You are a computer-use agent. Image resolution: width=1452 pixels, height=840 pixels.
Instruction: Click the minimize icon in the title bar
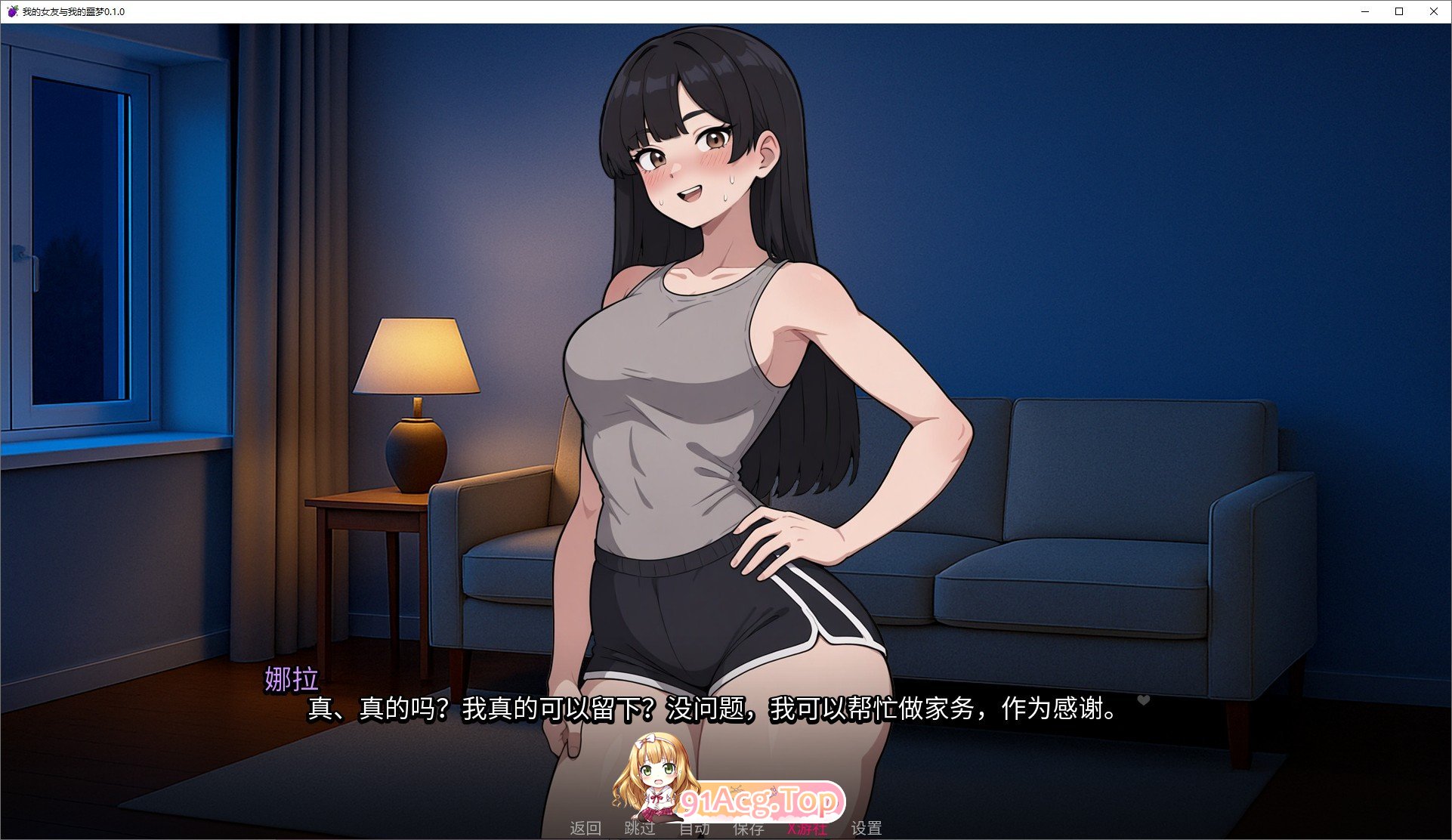tap(1364, 11)
